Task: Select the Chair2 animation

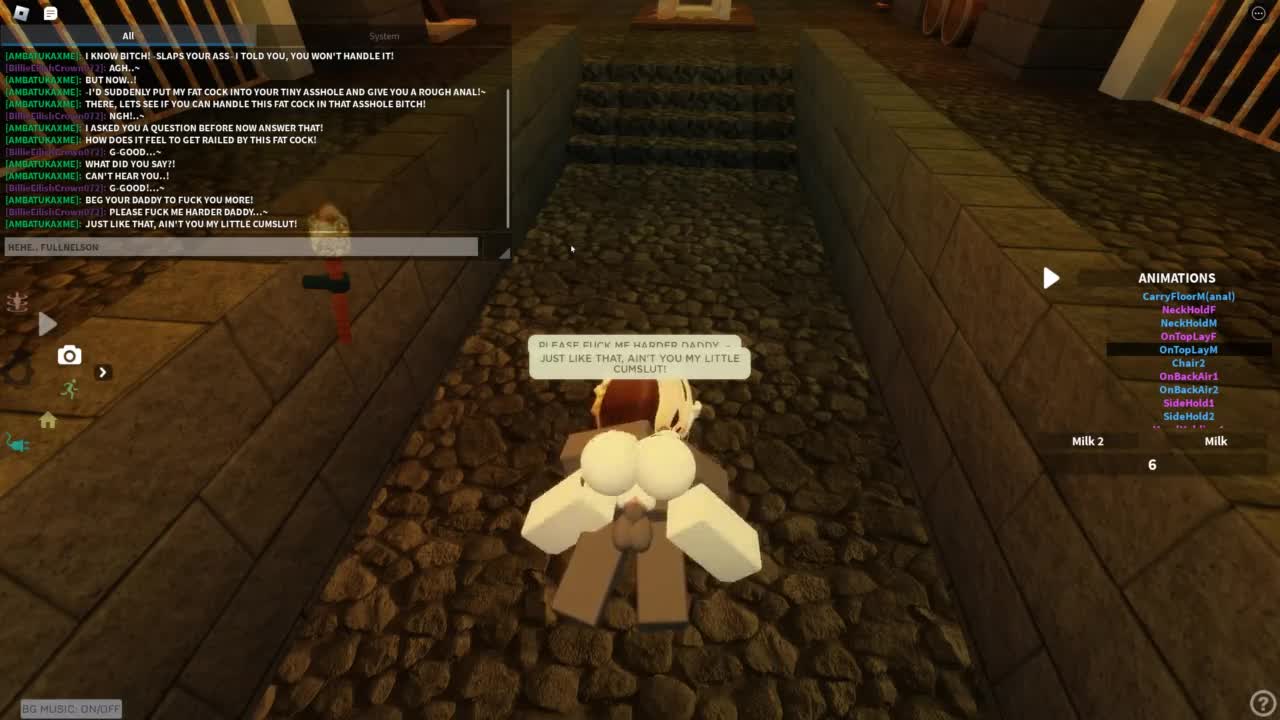Action: click(1188, 363)
